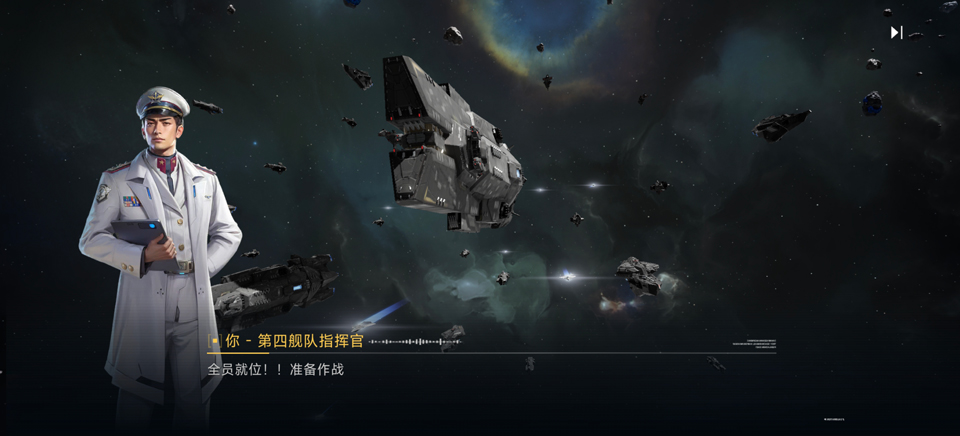Skip the cutscene with the skip-forward icon
The image size is (960, 436).
point(896,32)
